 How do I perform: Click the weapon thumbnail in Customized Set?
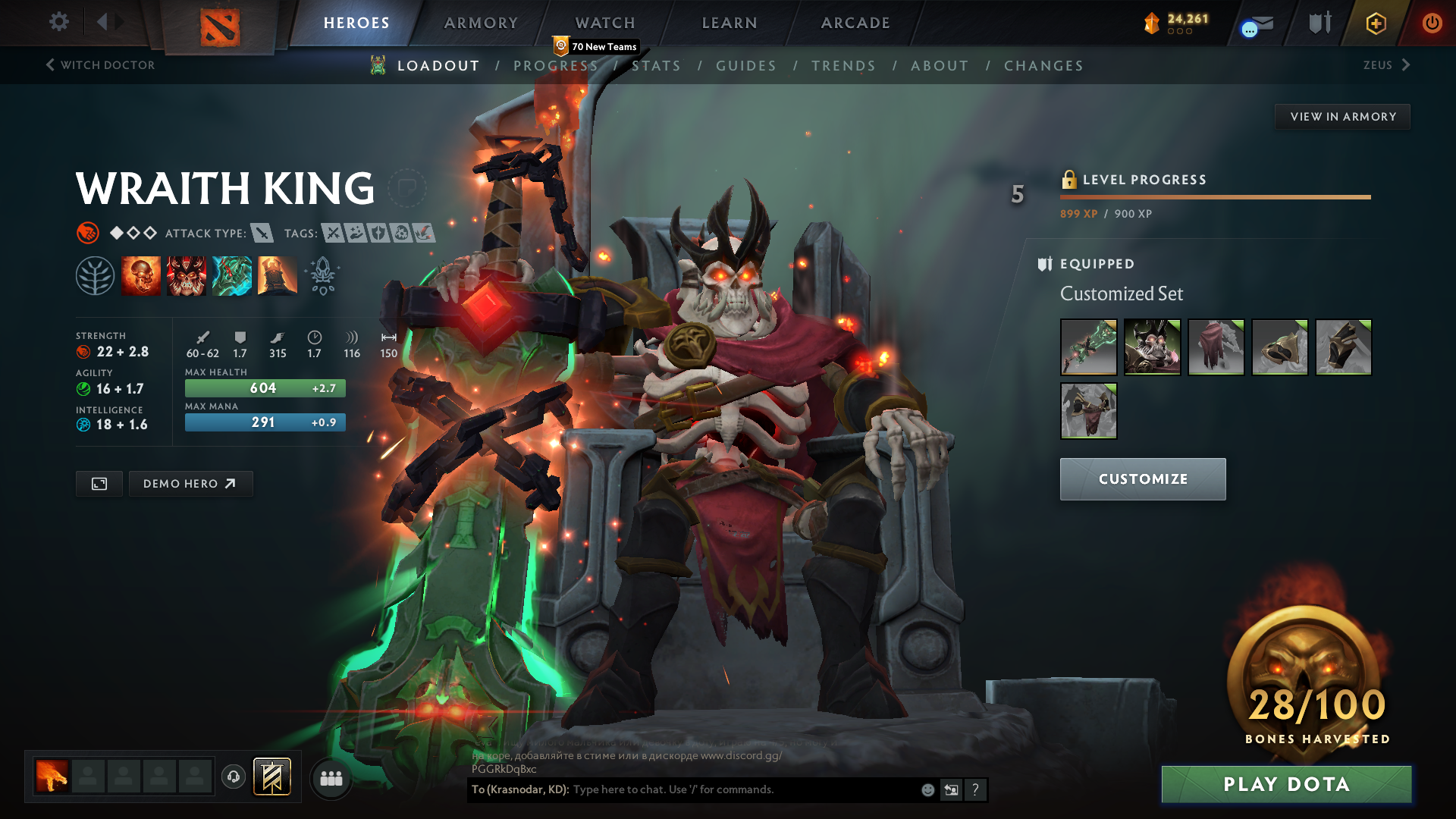1088,347
